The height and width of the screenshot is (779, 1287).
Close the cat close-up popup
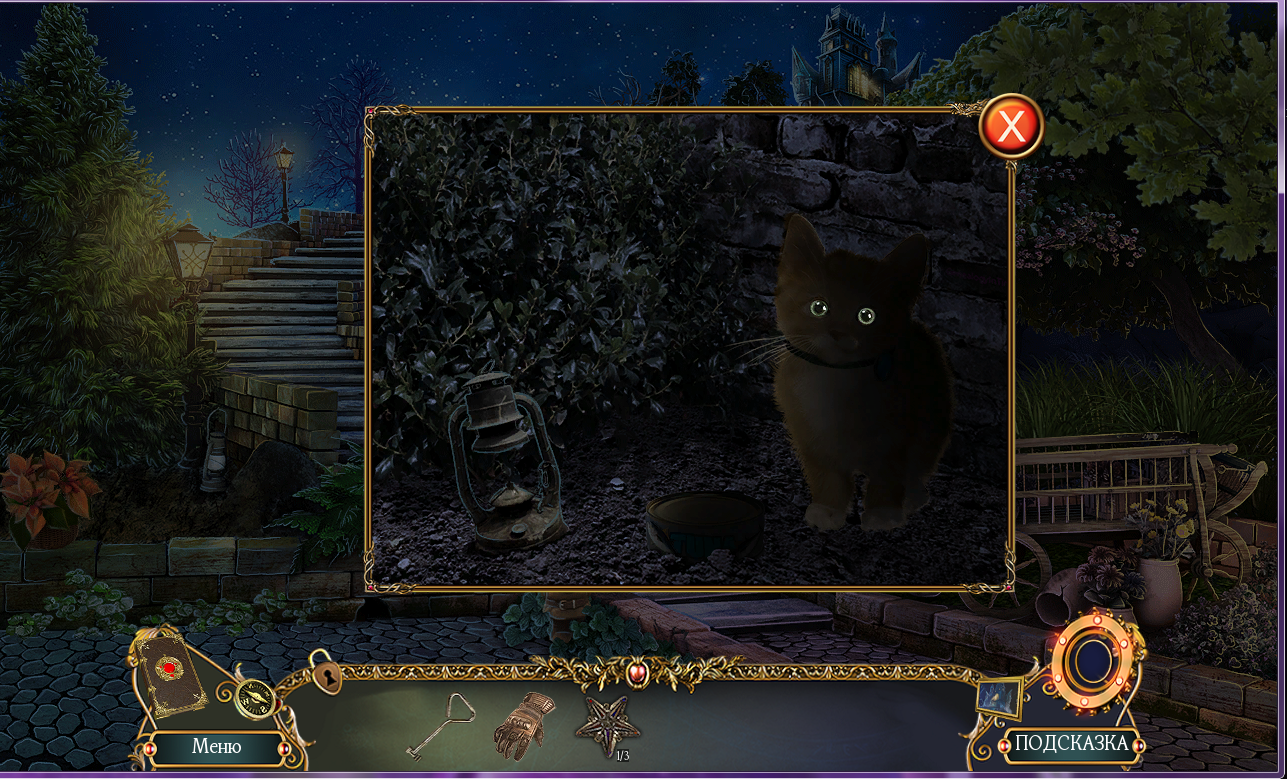[1011, 127]
